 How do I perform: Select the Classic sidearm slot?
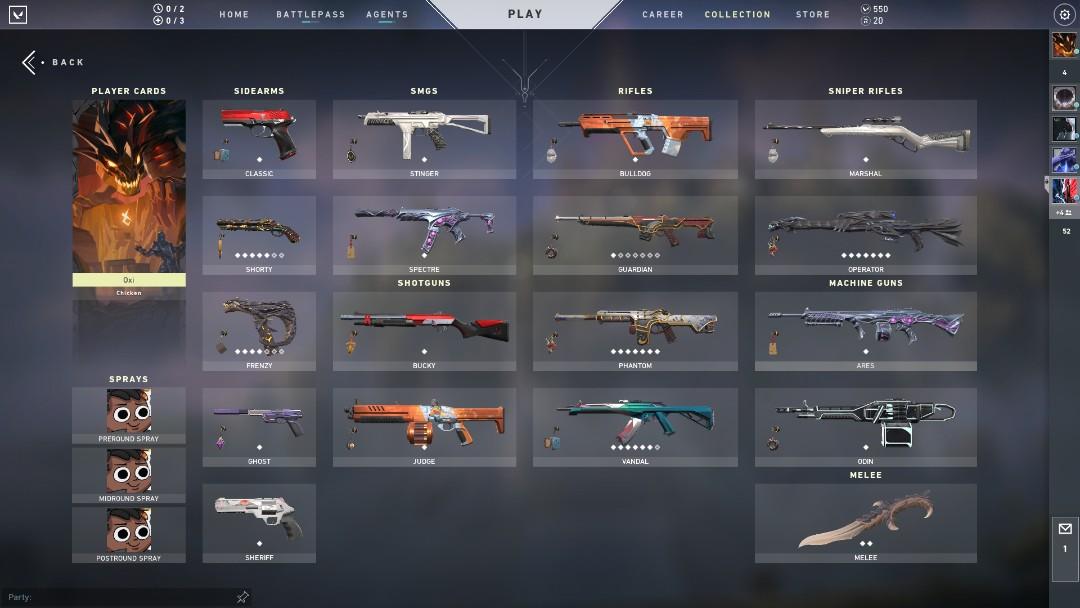pyautogui.click(x=259, y=139)
